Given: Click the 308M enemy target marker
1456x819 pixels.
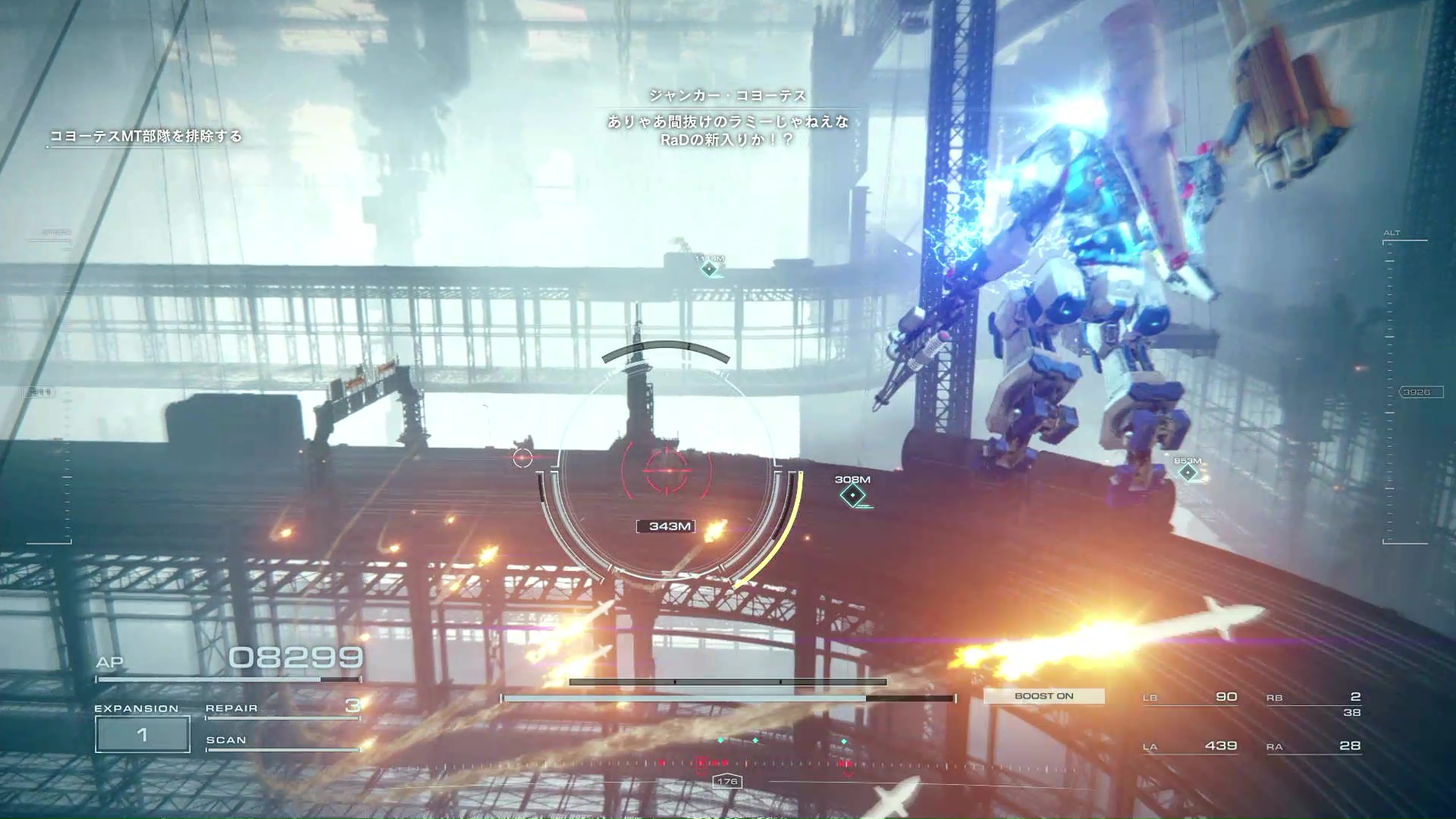Looking at the screenshot, I should click(x=852, y=495).
